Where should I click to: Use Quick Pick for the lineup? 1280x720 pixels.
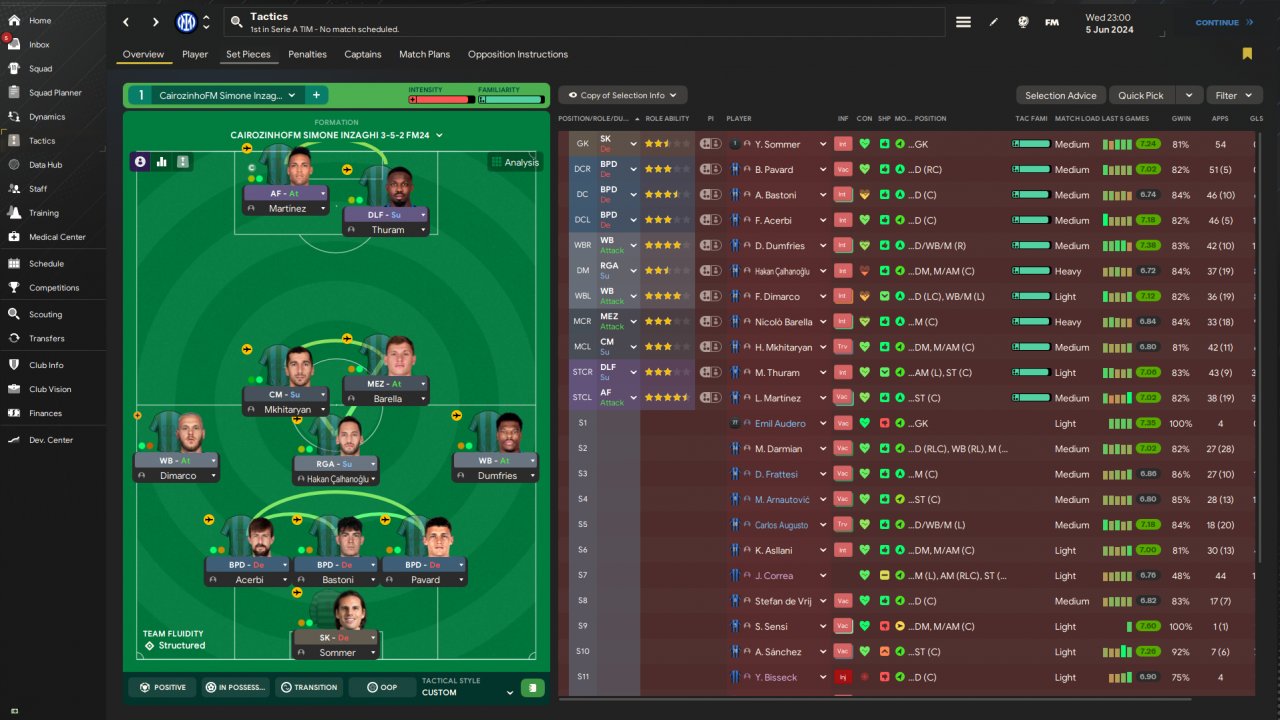click(1140, 95)
